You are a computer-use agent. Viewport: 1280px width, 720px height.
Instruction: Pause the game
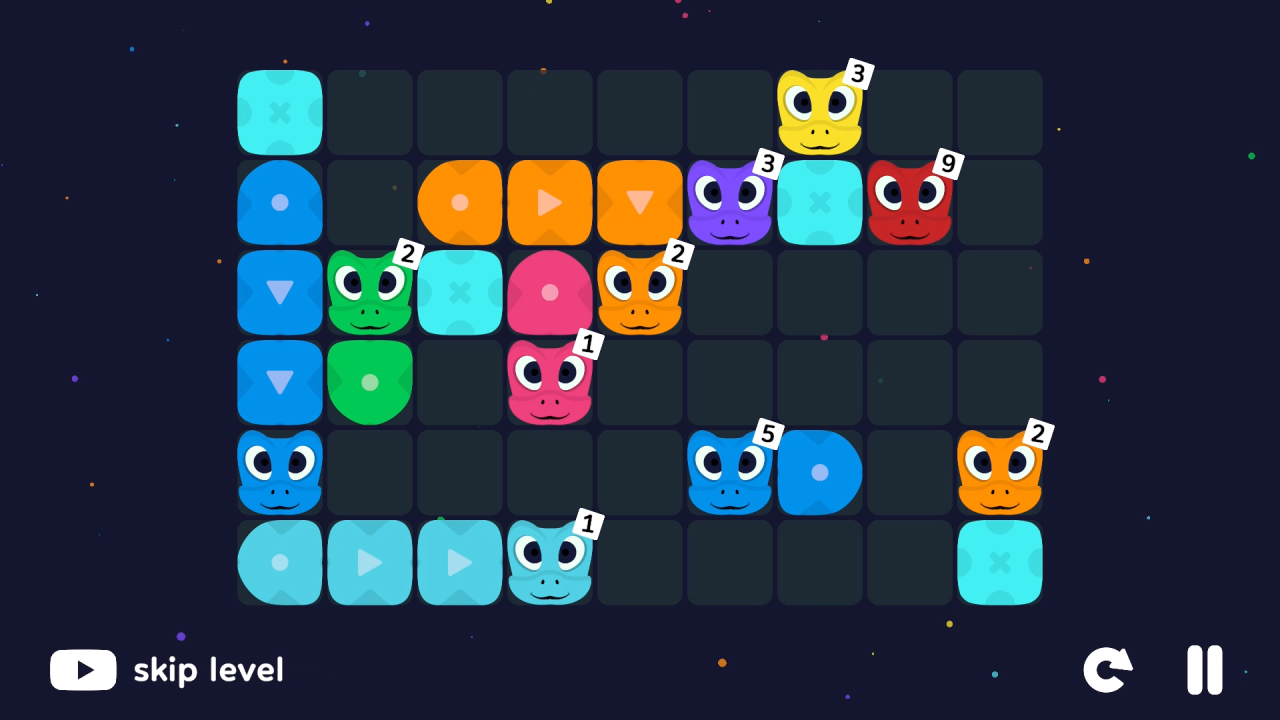point(1204,670)
